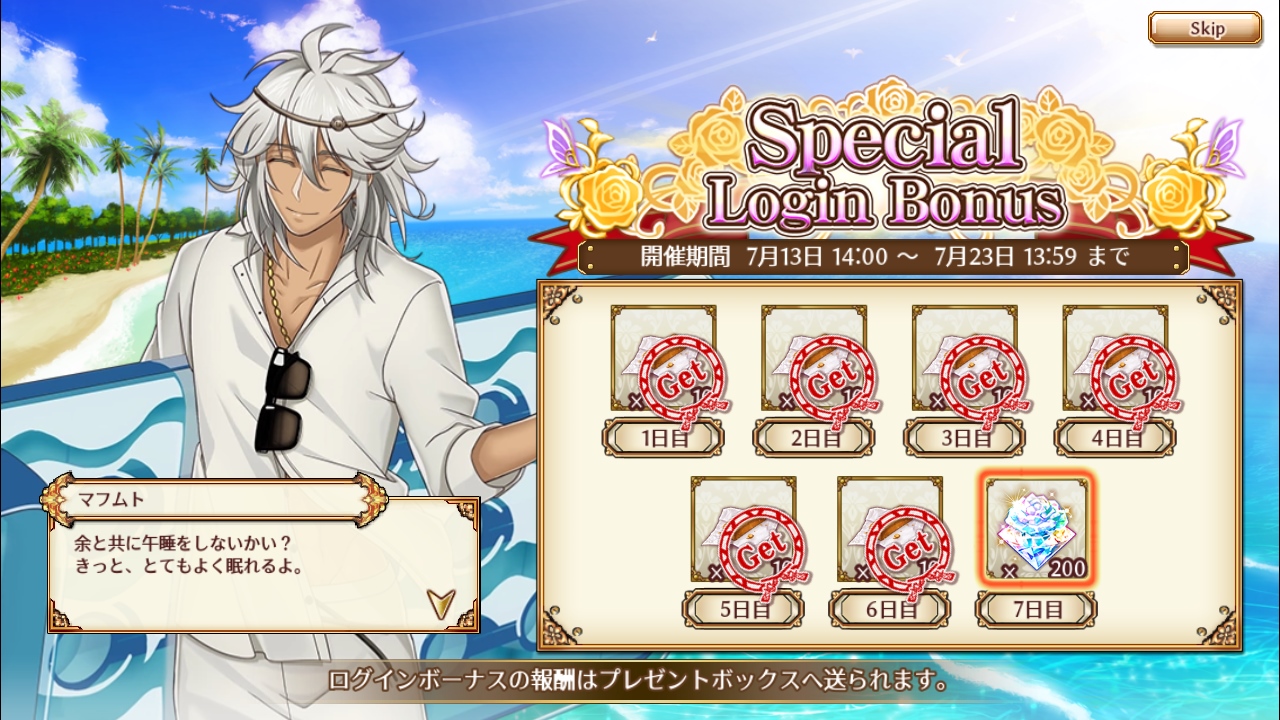1280x720 pixels.
Task: Skip the login bonus scene
Action: click(x=1204, y=28)
